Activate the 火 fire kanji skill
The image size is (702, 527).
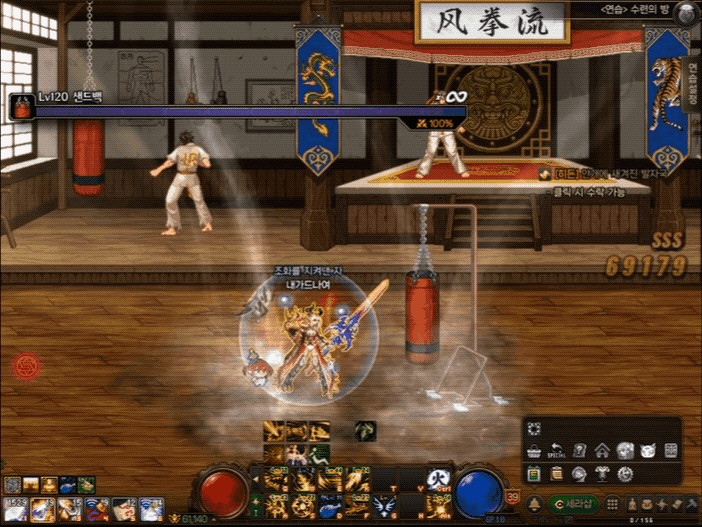tap(436, 478)
